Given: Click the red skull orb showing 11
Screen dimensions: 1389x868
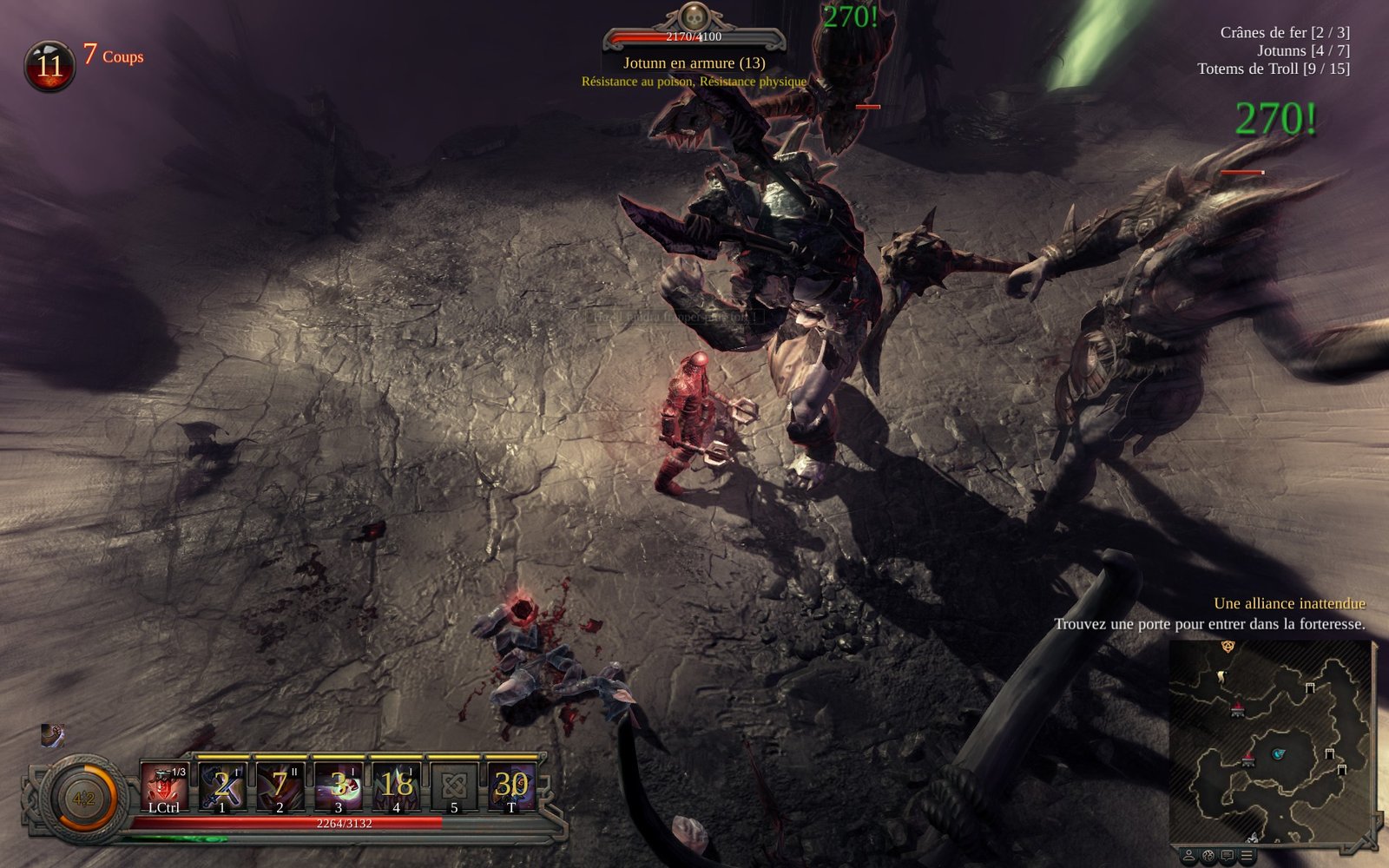Looking at the screenshot, I should (x=49, y=66).
